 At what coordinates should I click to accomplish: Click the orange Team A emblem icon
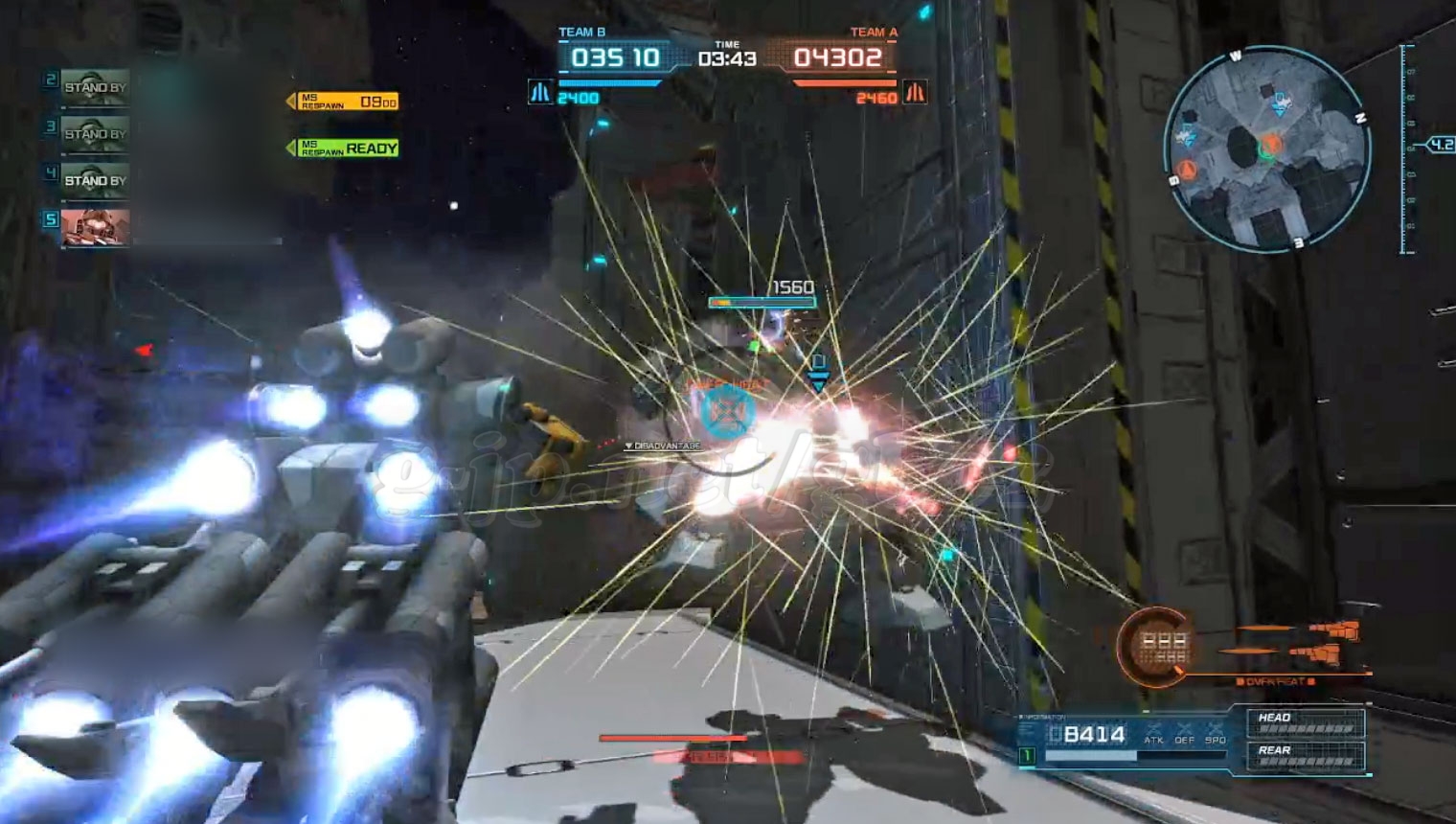point(915,93)
